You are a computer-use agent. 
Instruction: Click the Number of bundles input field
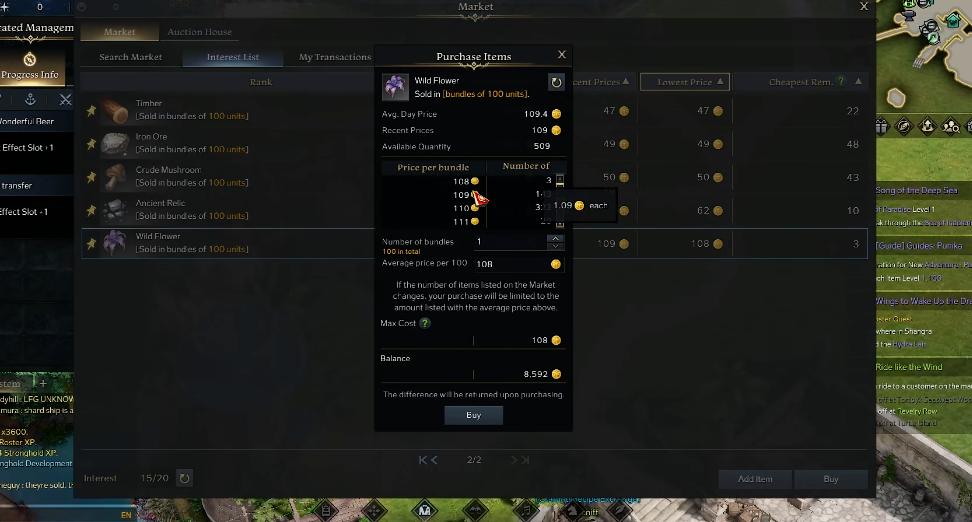click(x=508, y=242)
